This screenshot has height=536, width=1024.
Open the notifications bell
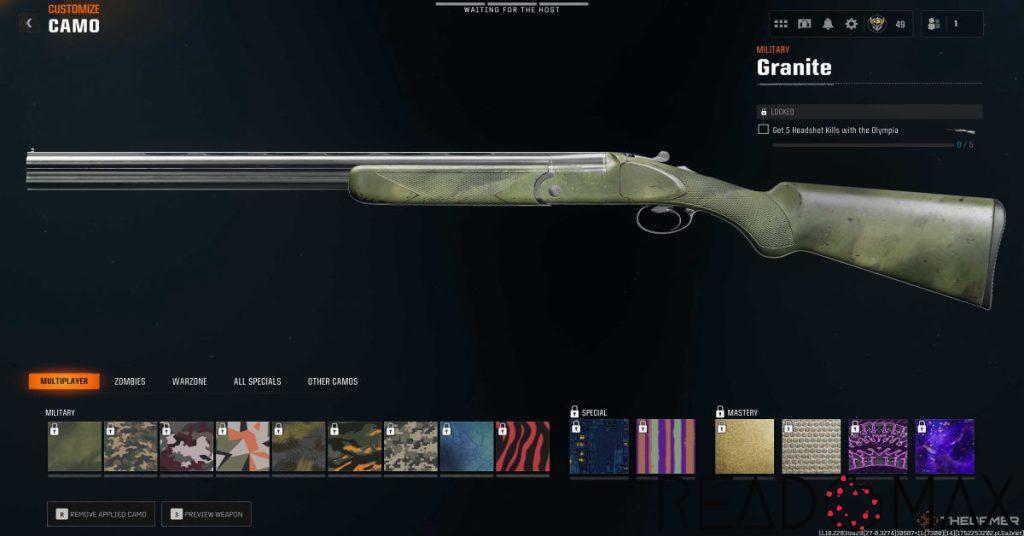[828, 24]
